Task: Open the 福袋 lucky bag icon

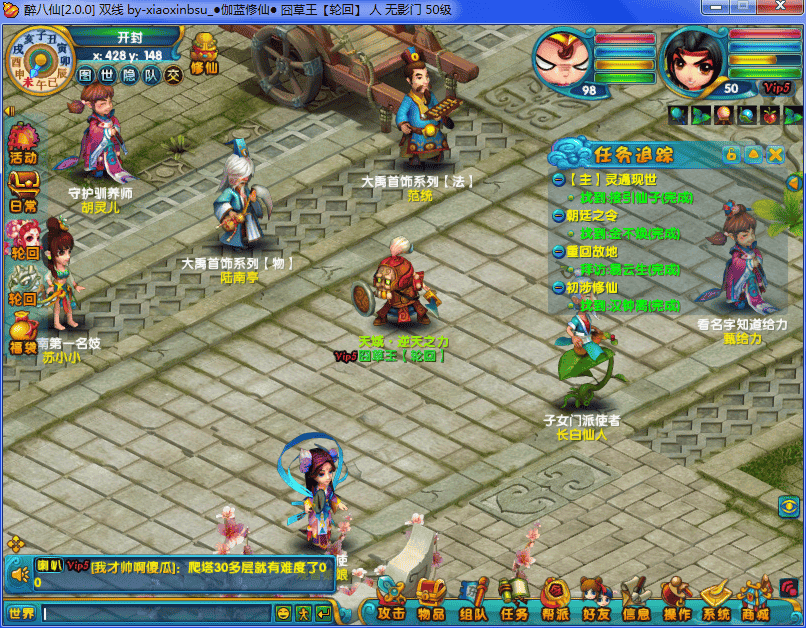Action: tap(22, 333)
